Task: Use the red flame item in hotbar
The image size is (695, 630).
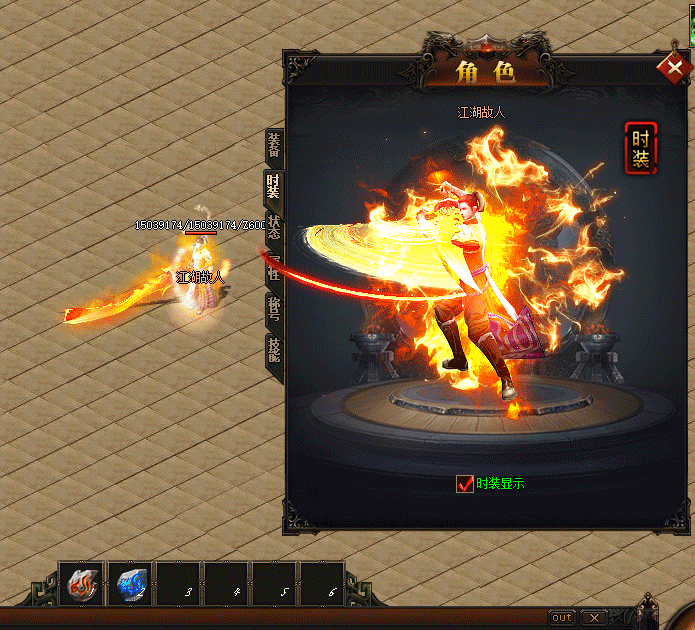Action: (81, 583)
